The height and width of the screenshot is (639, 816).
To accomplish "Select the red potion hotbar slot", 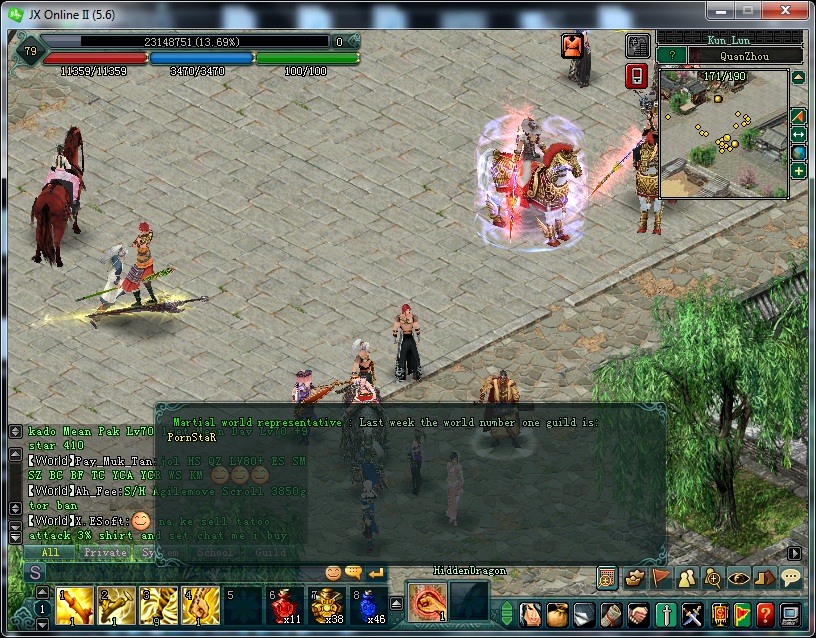I will 285,605.
